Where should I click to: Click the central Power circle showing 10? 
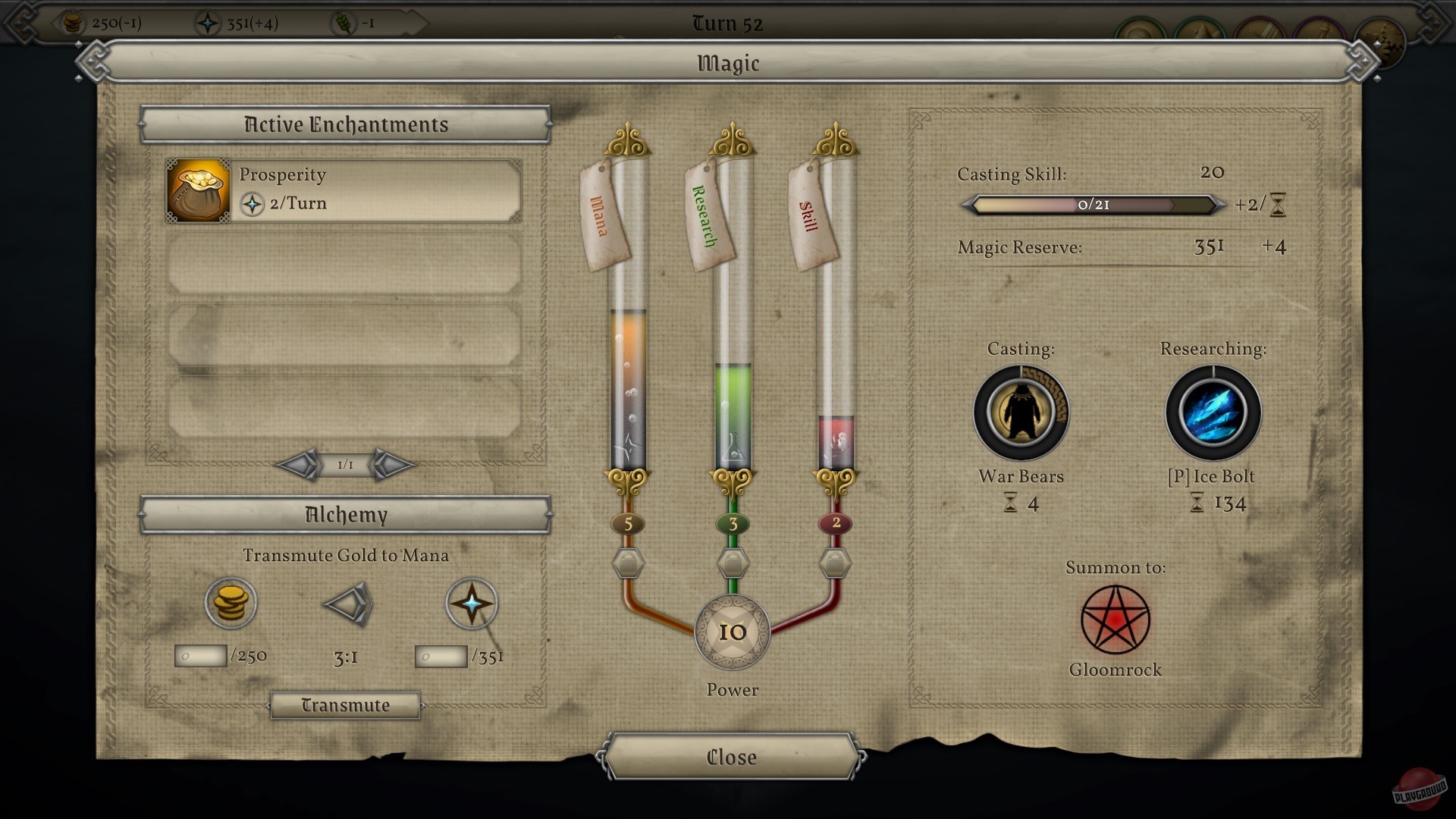pos(732,633)
